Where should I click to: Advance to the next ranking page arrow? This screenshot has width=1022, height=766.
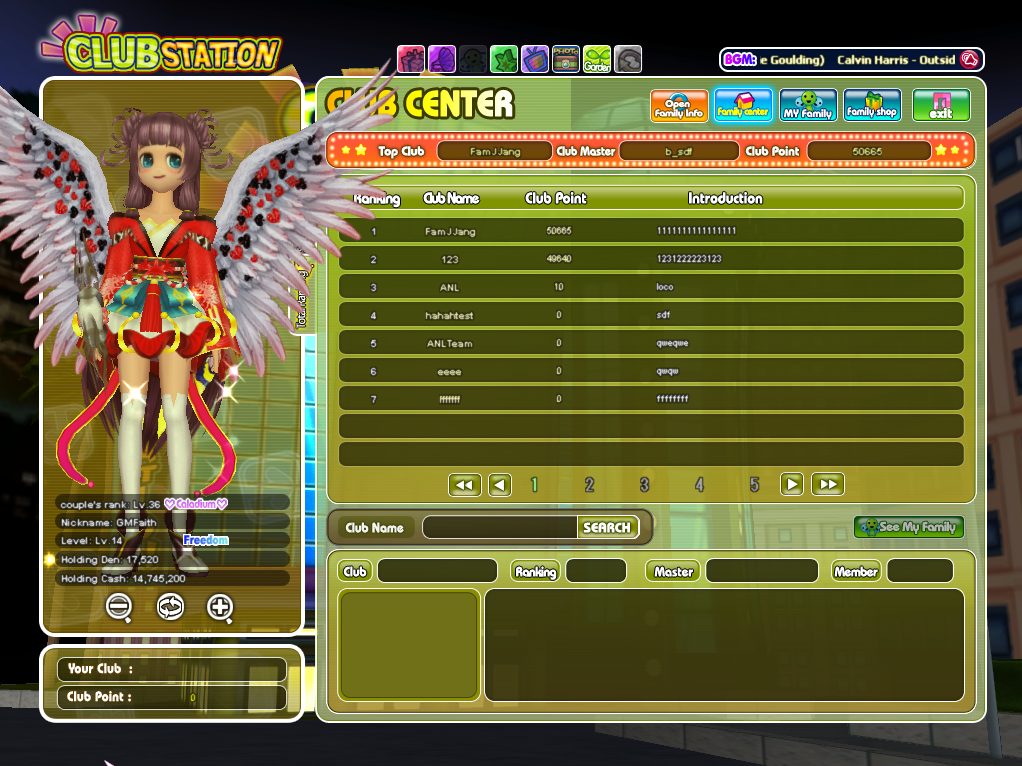(792, 485)
